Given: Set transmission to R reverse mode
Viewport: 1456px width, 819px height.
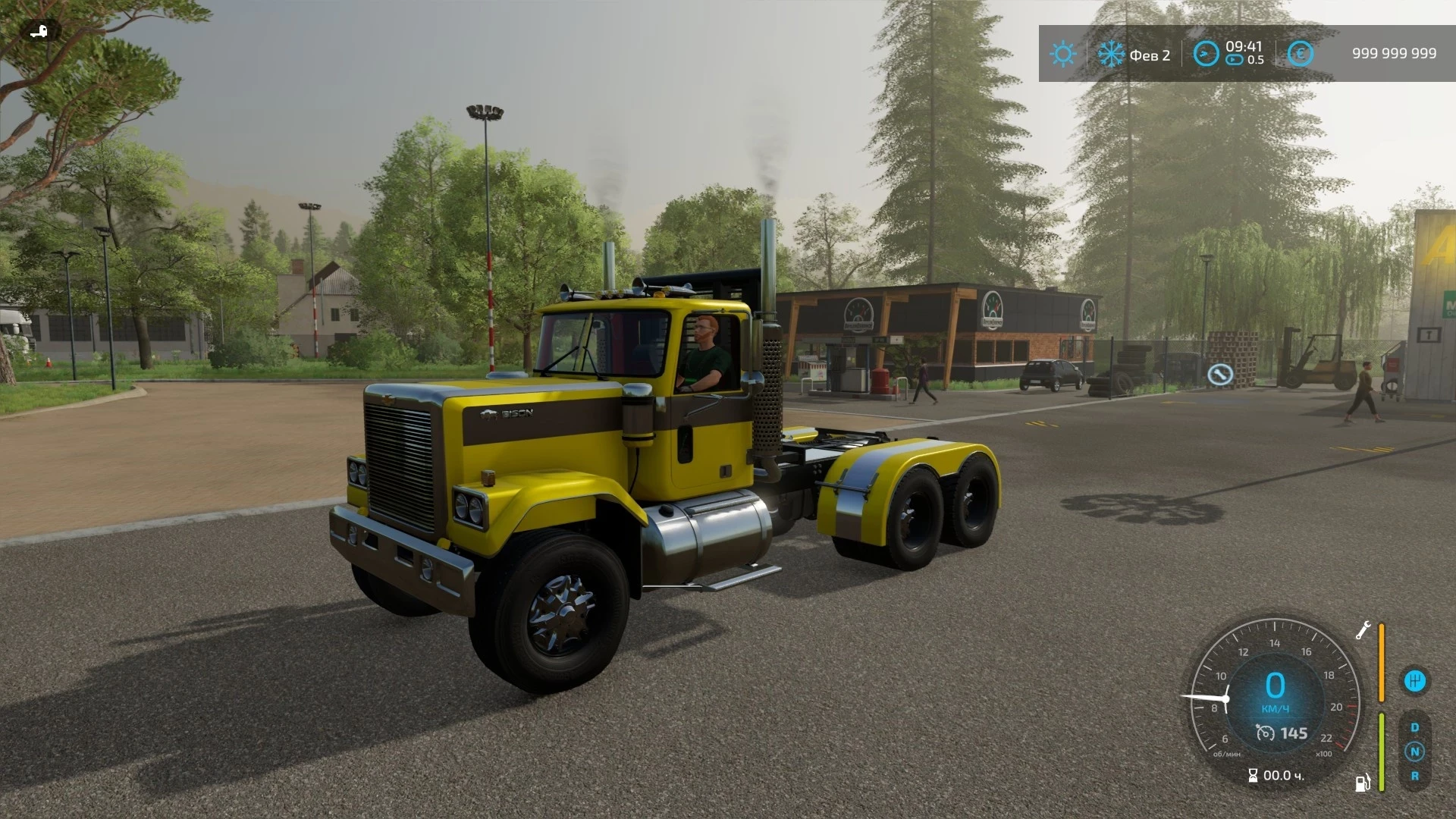Looking at the screenshot, I should click(x=1415, y=777).
